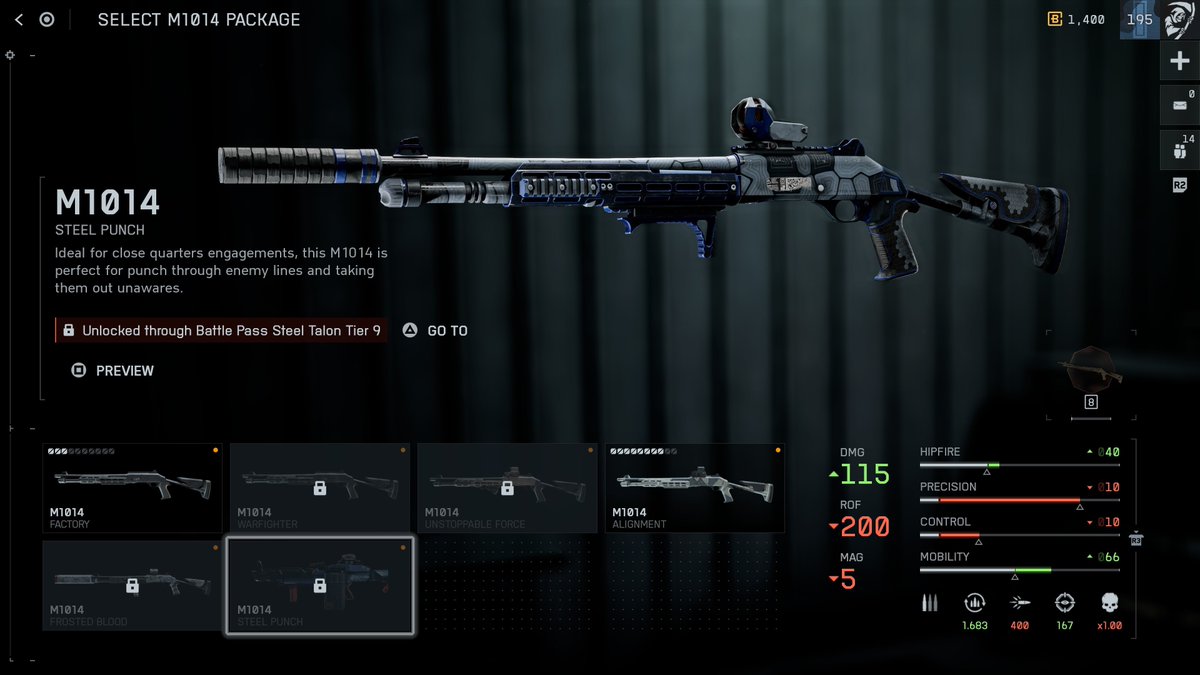The height and width of the screenshot is (675, 1200).
Task: Select the Unstoppable Force package tile
Action: click(x=507, y=488)
